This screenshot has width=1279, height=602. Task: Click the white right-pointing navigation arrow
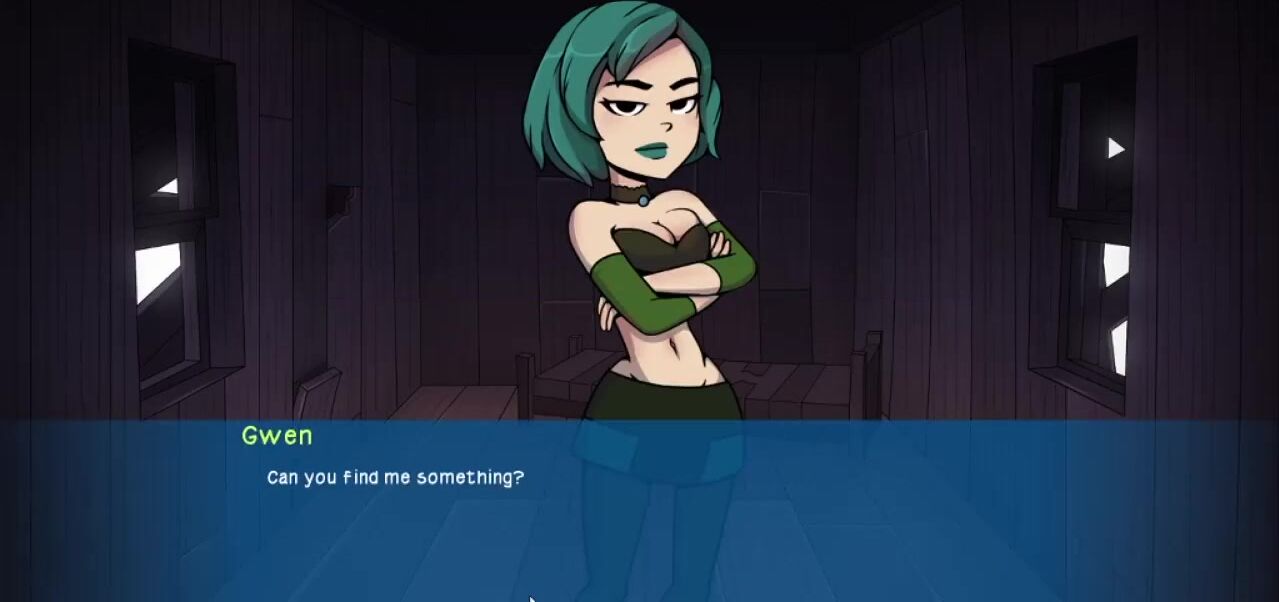coord(1116,149)
